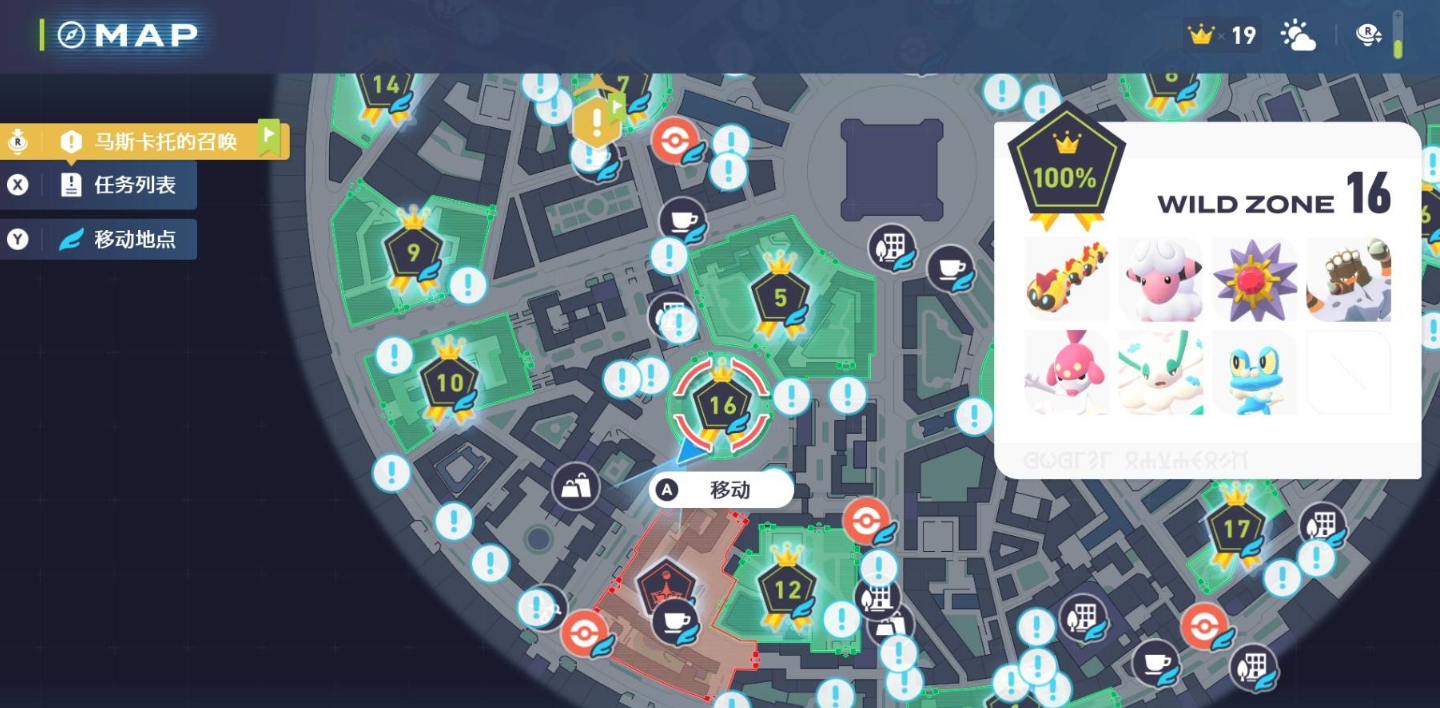1440x708 pixels.
Task: Choose Wild Zone 10 marker
Action: click(450, 381)
